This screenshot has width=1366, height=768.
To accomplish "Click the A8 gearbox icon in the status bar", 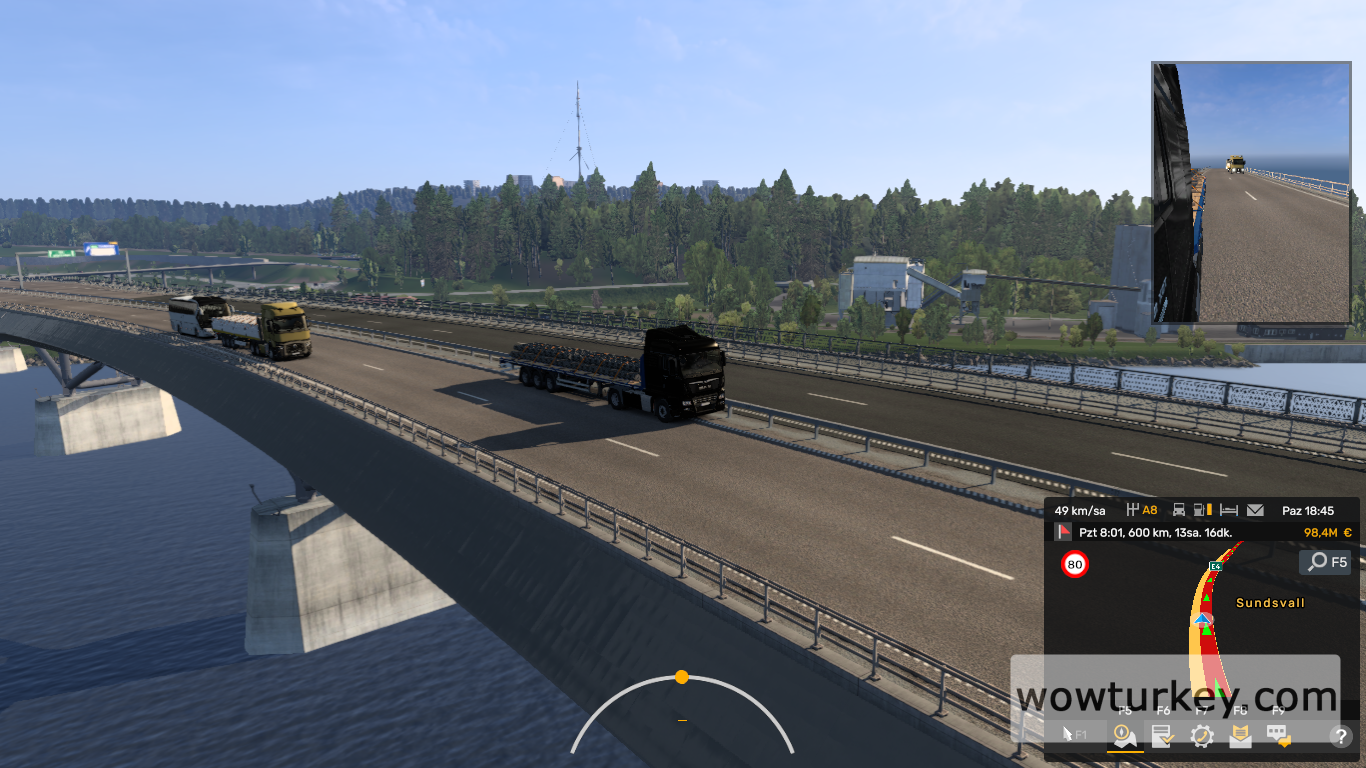I will click(1134, 510).
